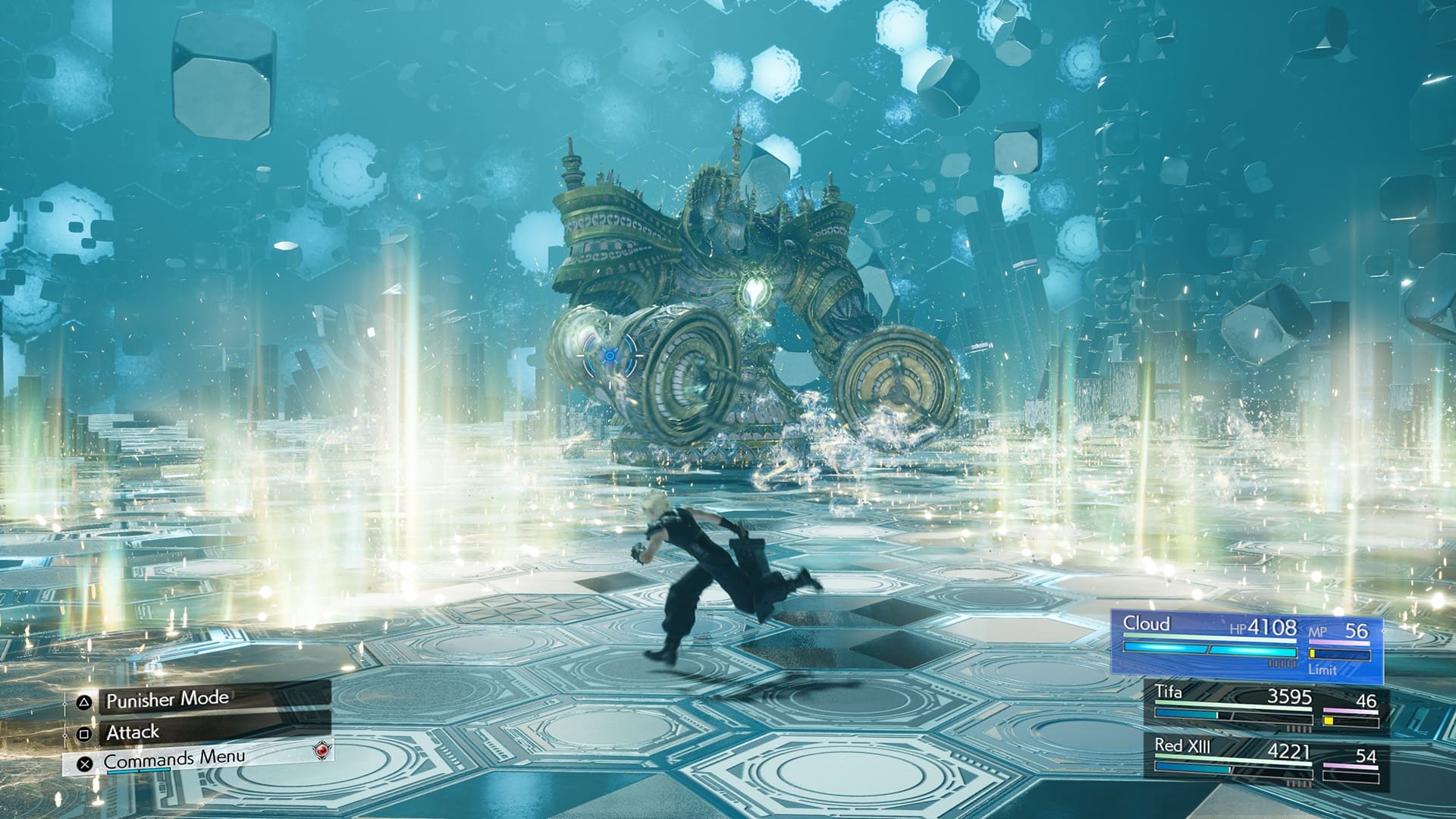Switch to Red XIII's party panel
Screen dimensions: 1456x819
pyautogui.click(x=1266, y=761)
